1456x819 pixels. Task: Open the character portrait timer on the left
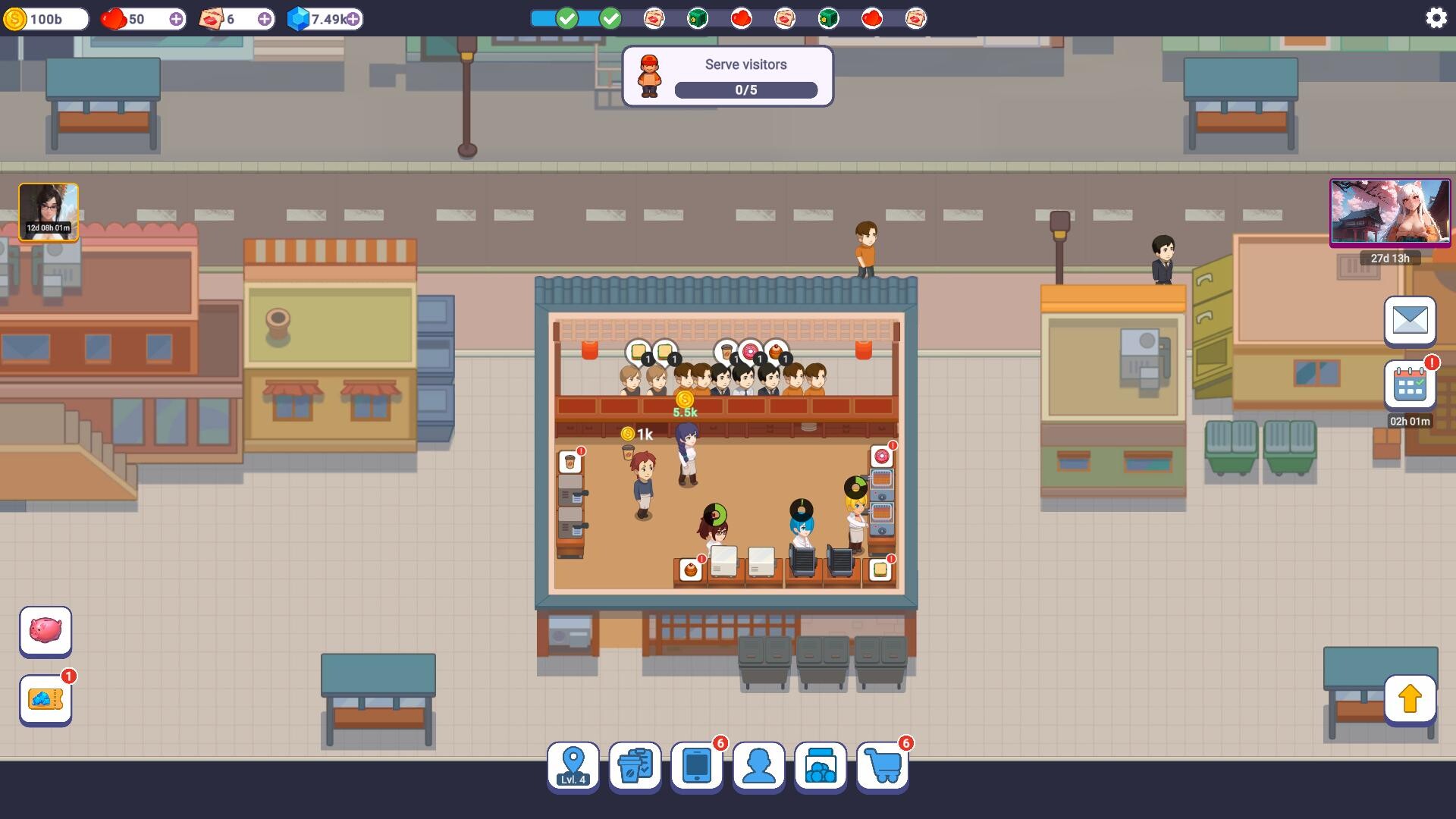click(47, 212)
